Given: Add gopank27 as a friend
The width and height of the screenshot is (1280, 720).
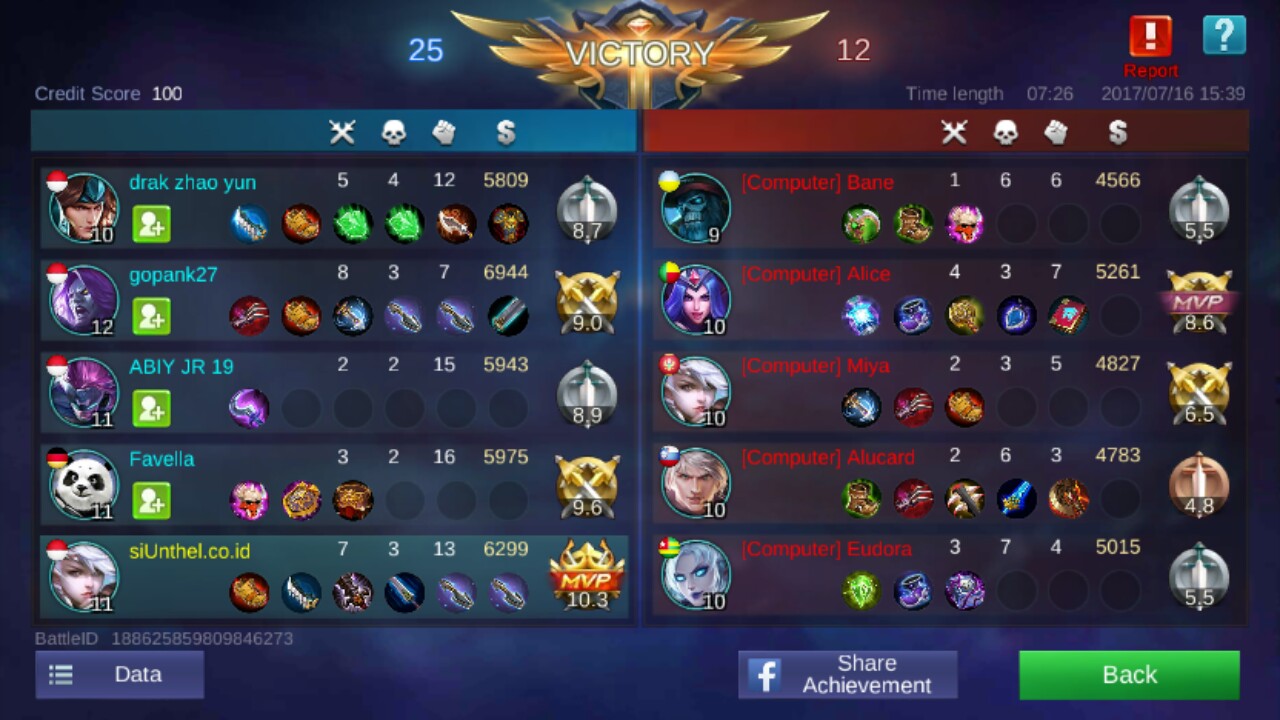Looking at the screenshot, I should [151, 316].
